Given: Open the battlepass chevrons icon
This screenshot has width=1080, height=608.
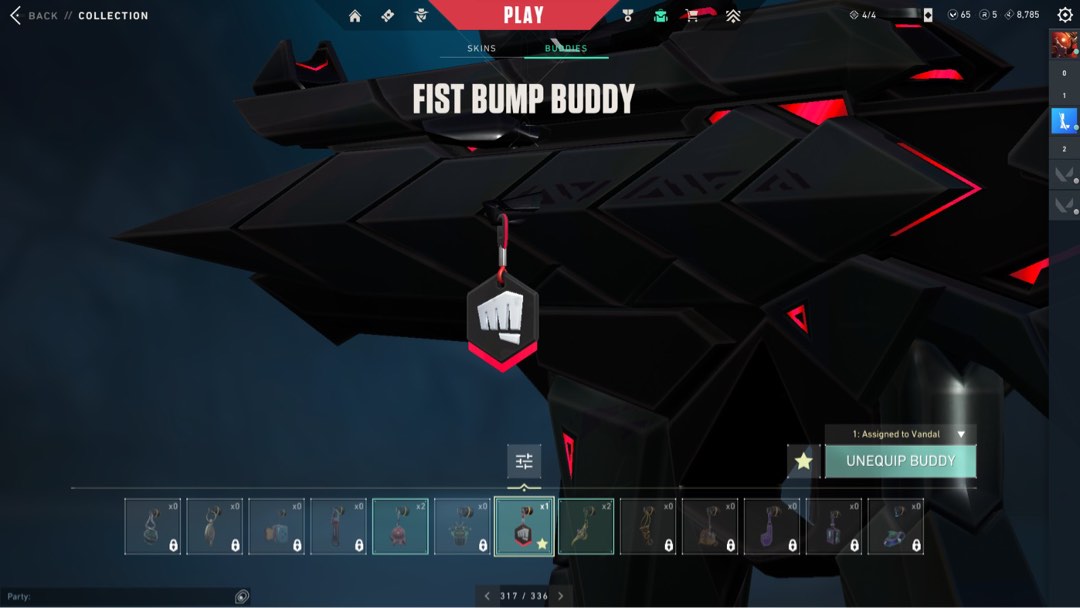Looking at the screenshot, I should [733, 16].
